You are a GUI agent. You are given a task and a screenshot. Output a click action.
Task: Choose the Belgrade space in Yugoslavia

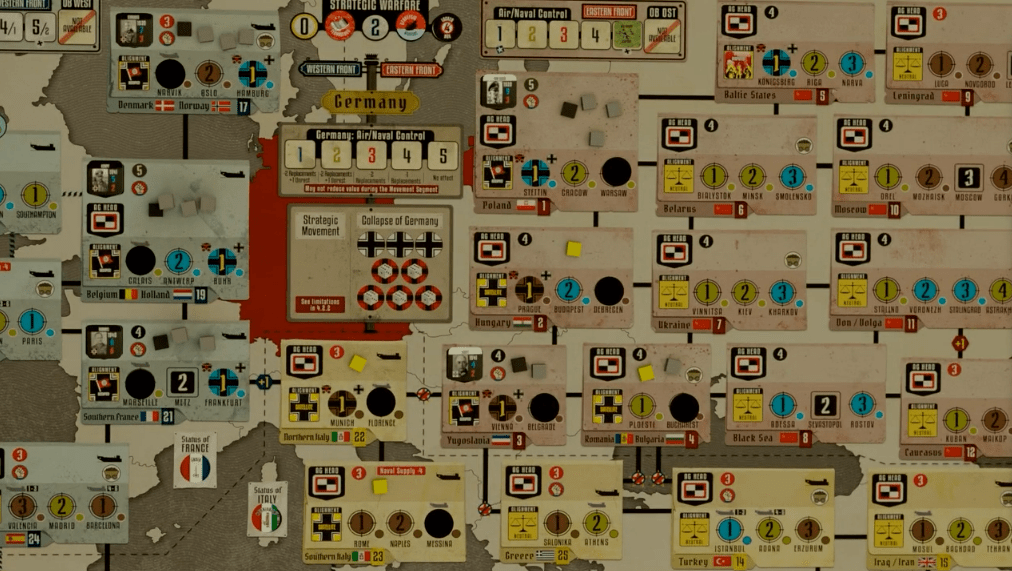coord(544,407)
